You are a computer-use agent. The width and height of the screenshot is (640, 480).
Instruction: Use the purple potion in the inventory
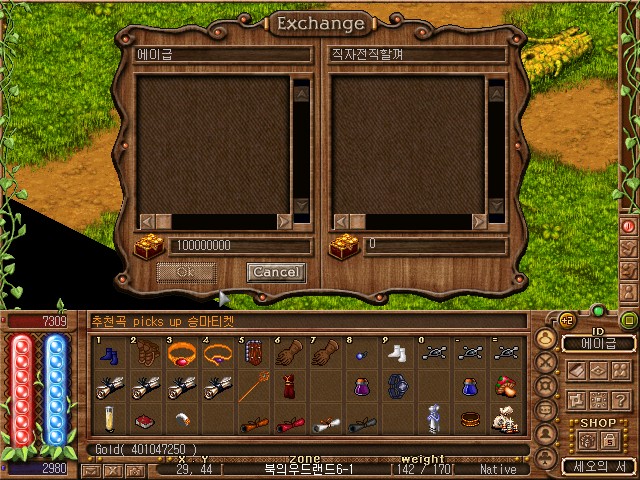361,386
